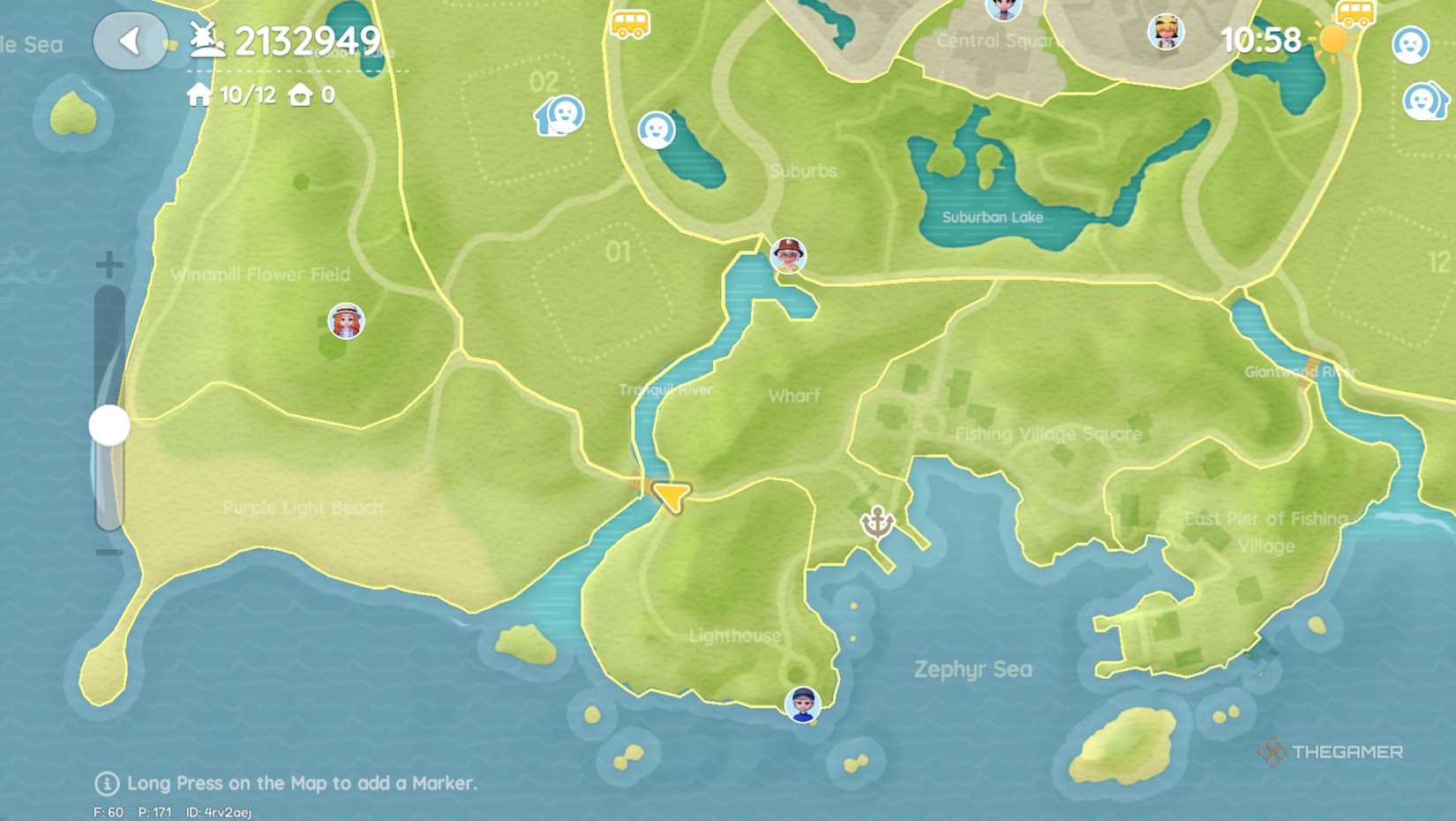Click the blue speech bubble near Suburban Lake
Viewport: 1456px width, 821px height.
(x=657, y=131)
